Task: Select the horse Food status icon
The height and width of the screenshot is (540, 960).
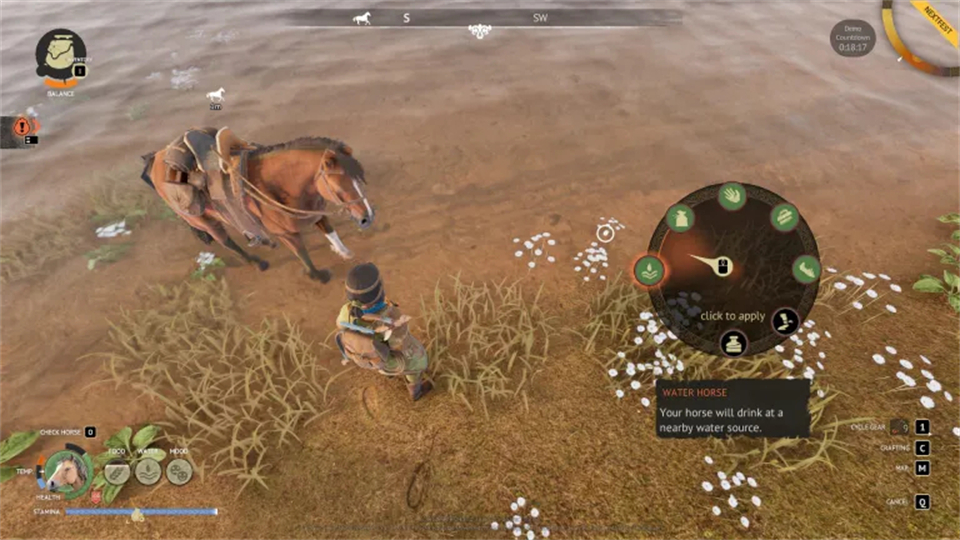Action: (118, 470)
